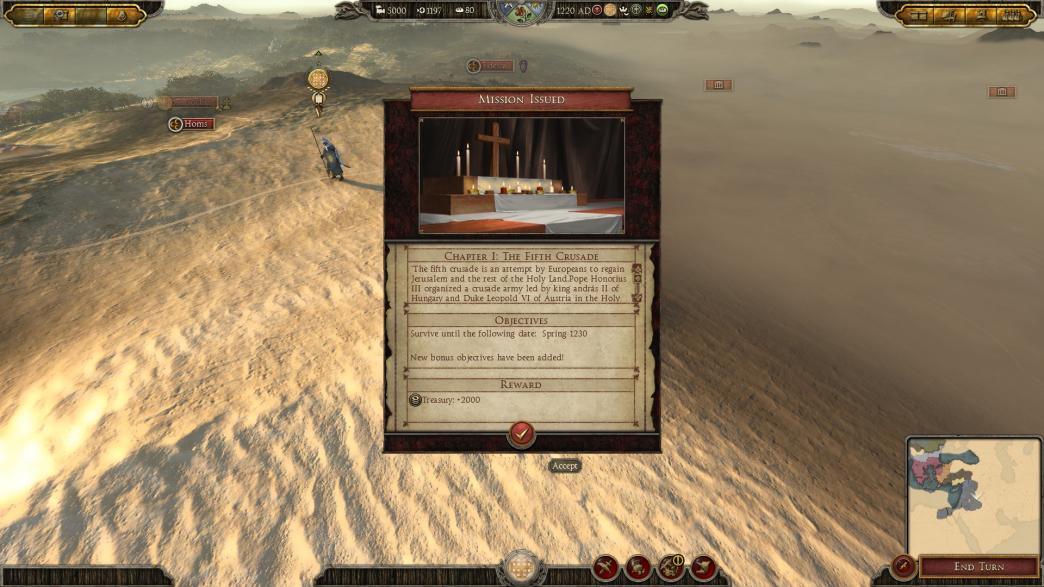Open the first red round button in bottom bar
This screenshot has height=587, width=1044.
pos(605,568)
